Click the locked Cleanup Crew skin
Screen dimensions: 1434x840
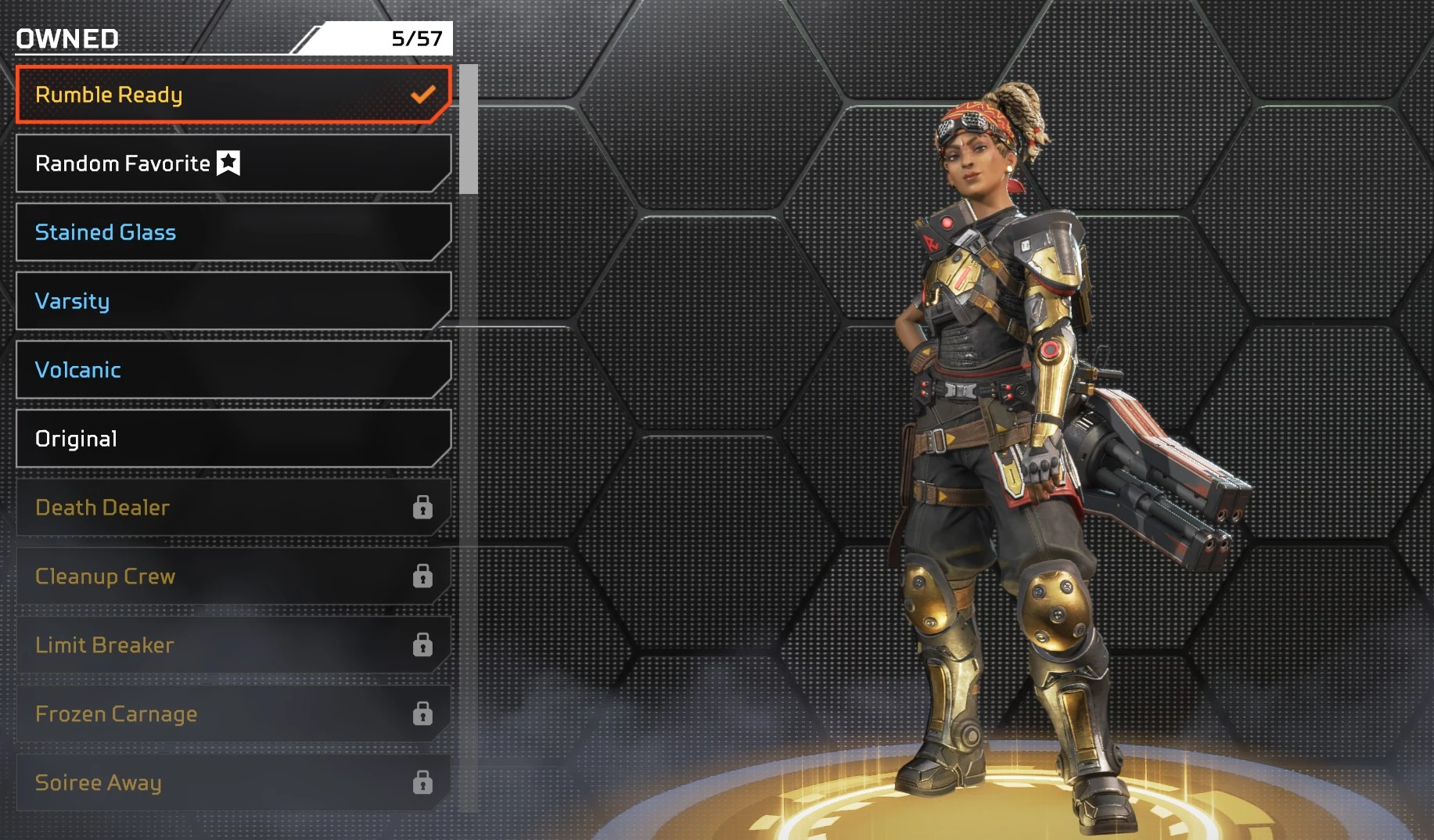pos(233,576)
